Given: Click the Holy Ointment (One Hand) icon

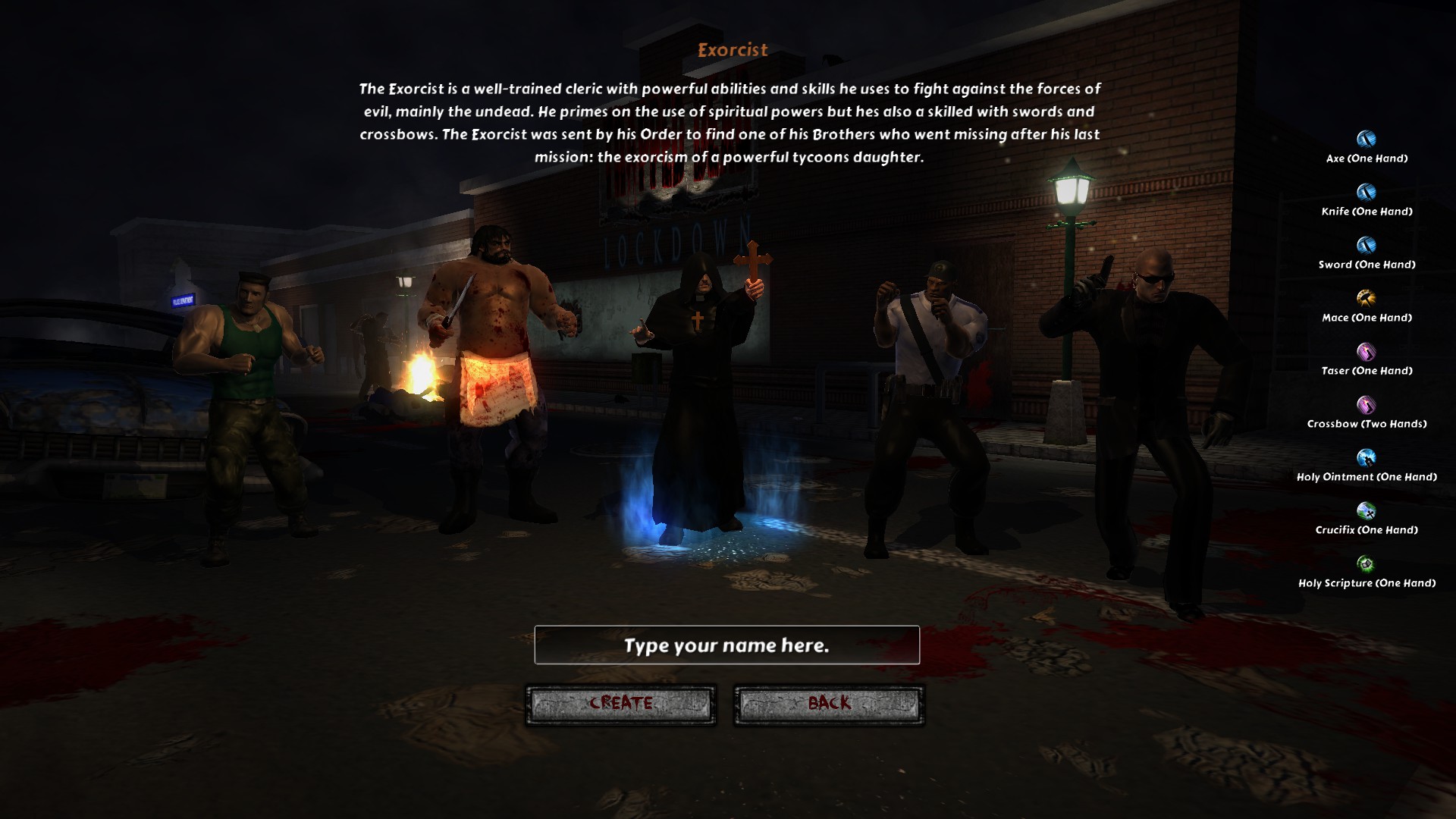Looking at the screenshot, I should (1366, 457).
